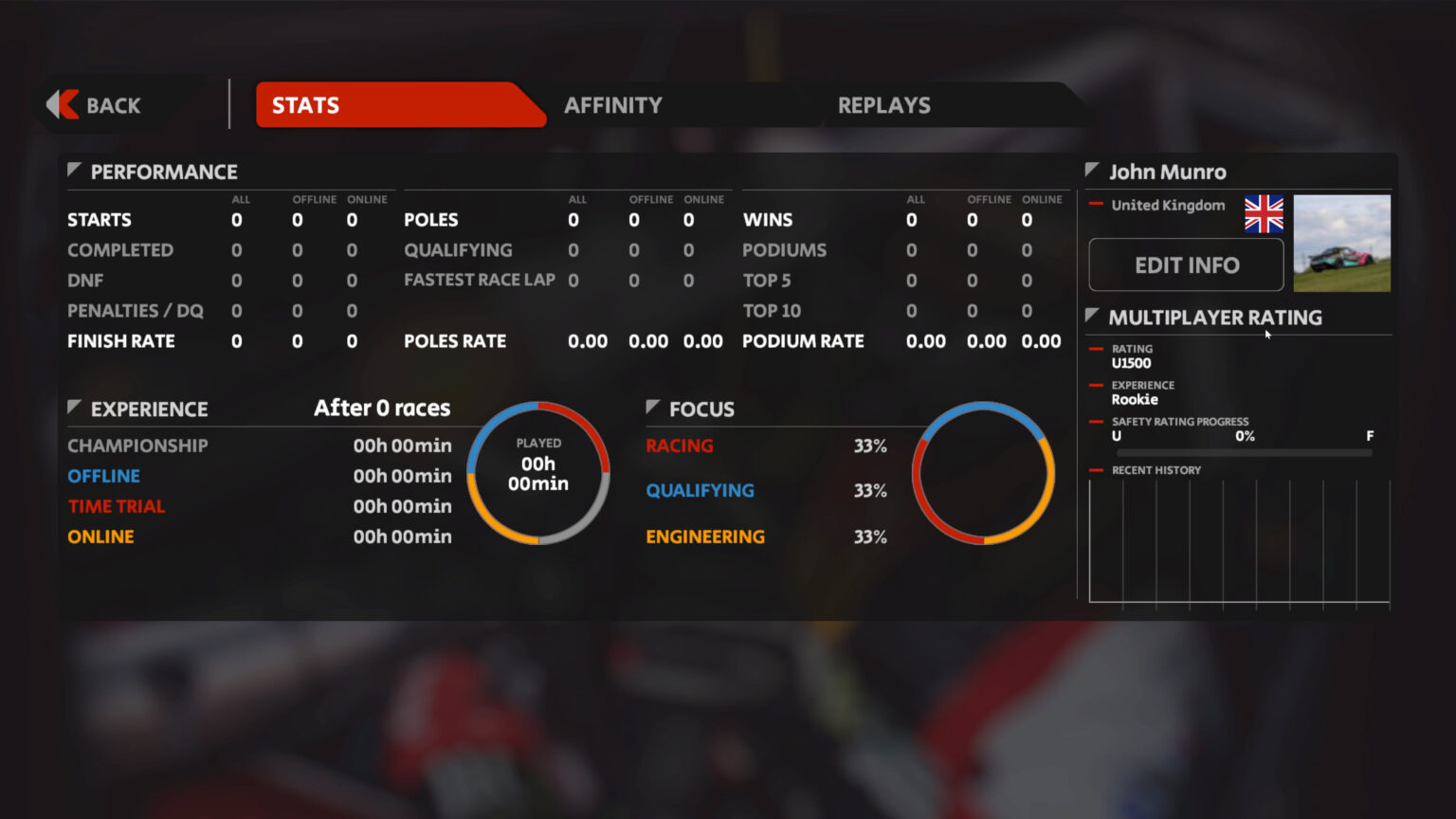Click the played time donut chart
This screenshot has height=819, width=1456.
coord(538,472)
